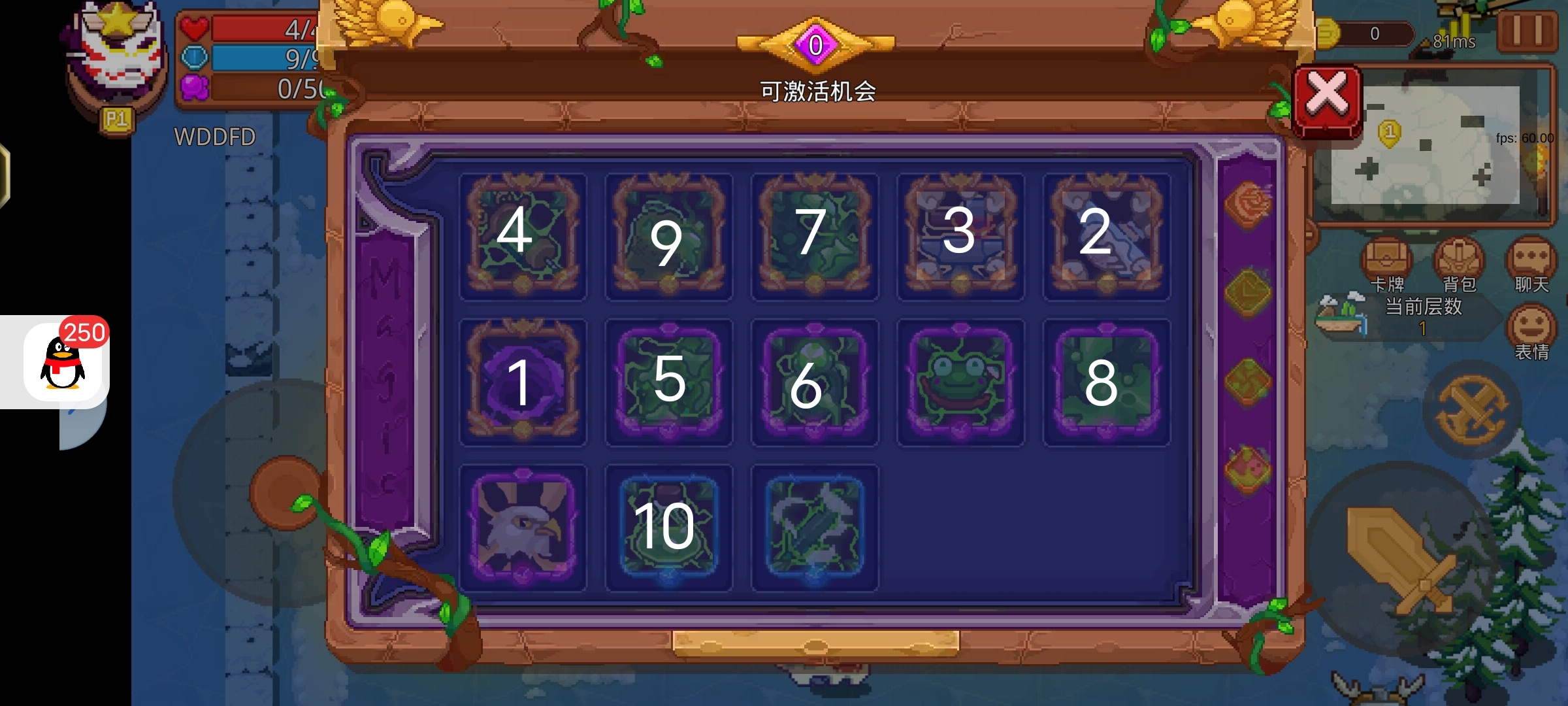Pick the green potion card labeled 10
The width and height of the screenshot is (1568, 706).
(x=668, y=528)
